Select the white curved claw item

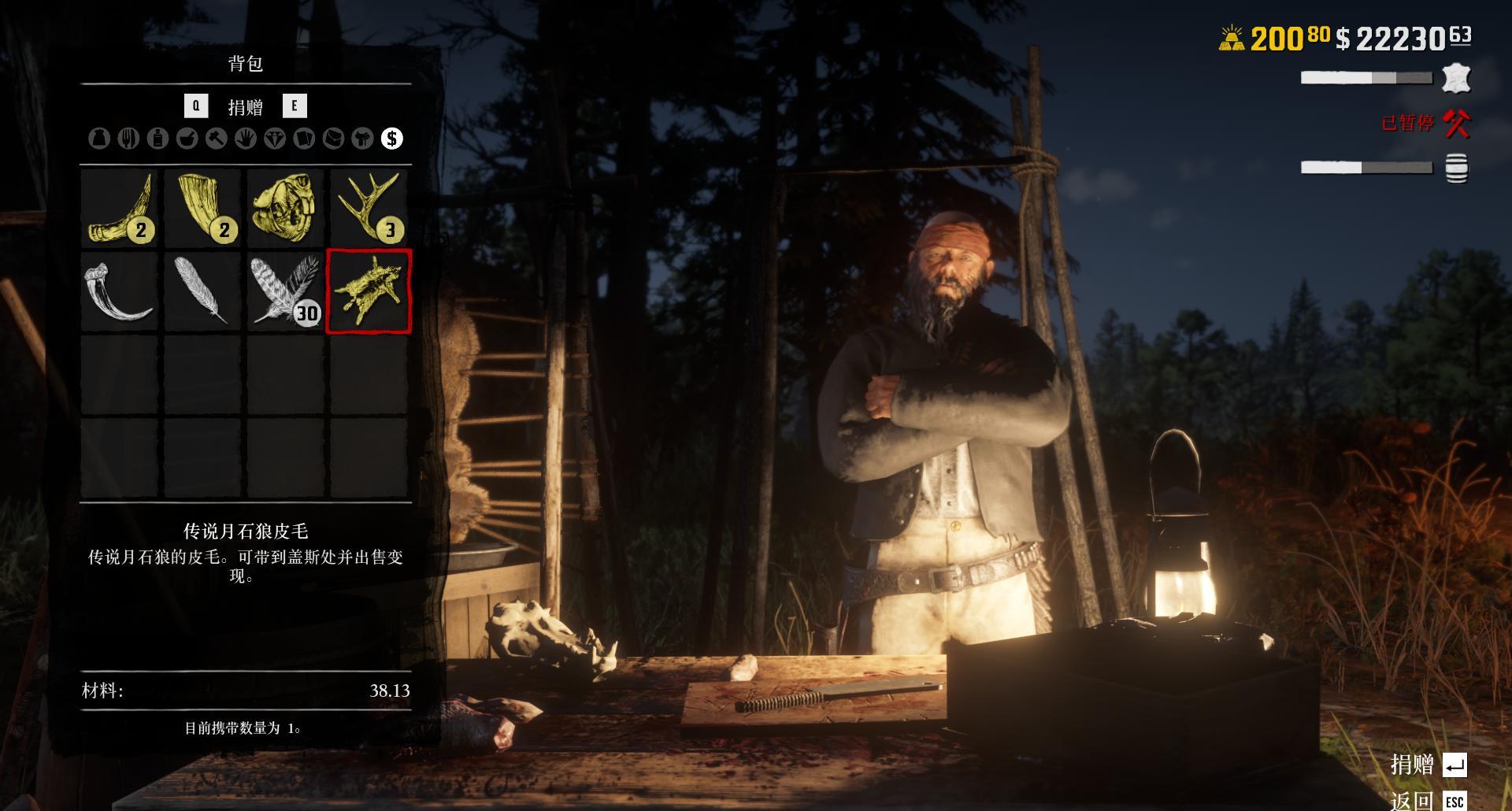pos(120,291)
